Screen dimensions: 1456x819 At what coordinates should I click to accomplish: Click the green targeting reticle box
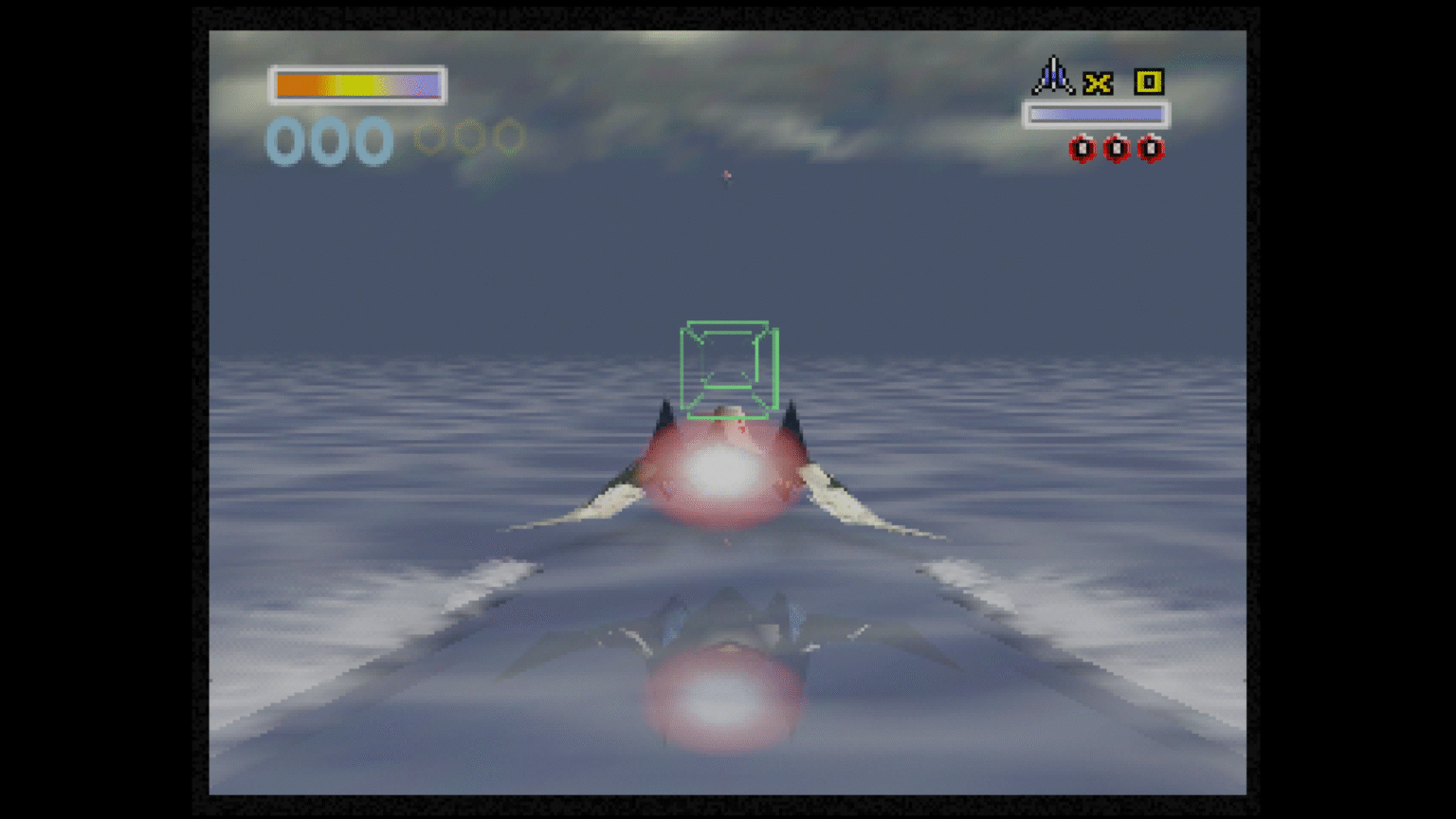pos(727,370)
